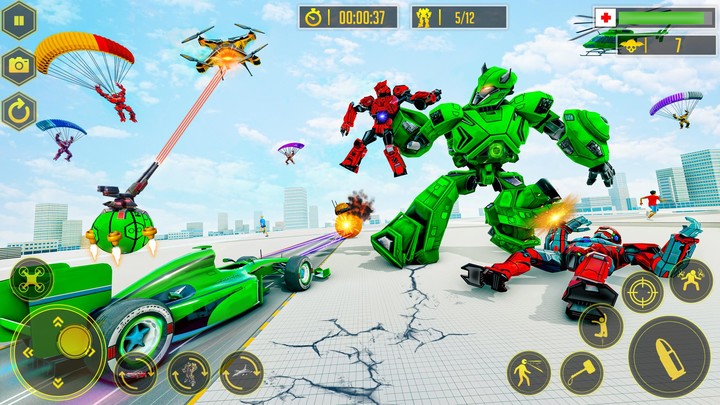Tap the camera view hexagon button
The width and height of the screenshot is (720, 405).
point(19,65)
